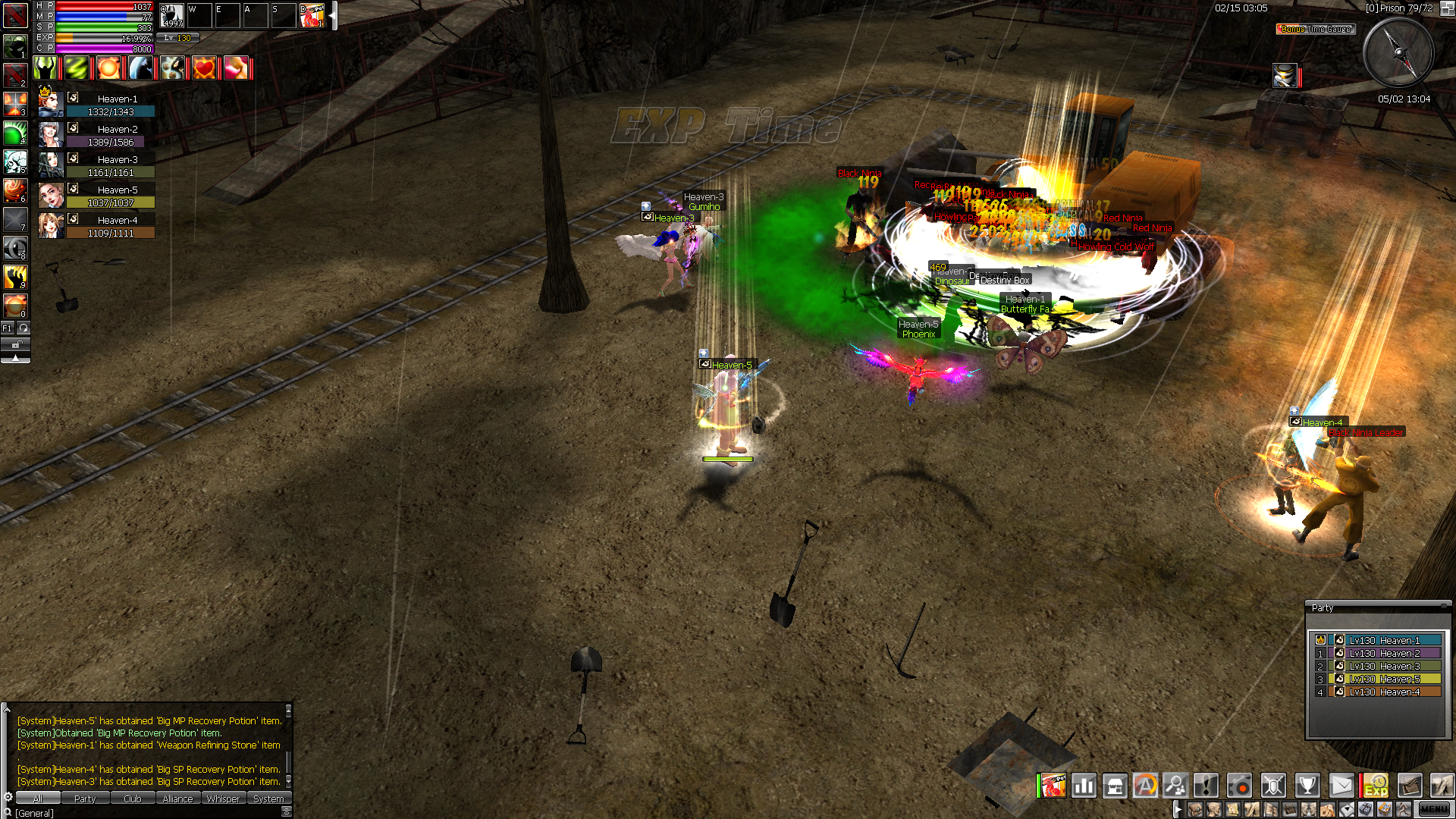Click the gear icon with red dot
This screenshot has width=1456, height=819.
pyautogui.click(x=1238, y=786)
